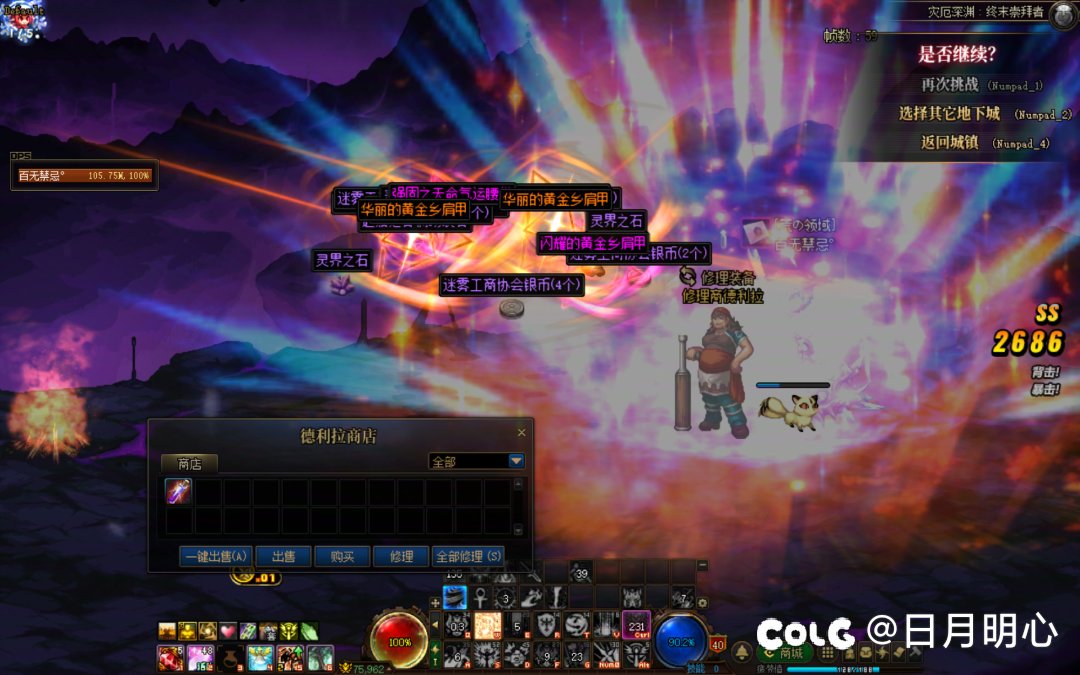Use the red gem consumable in quickslot 1
Screen dimensions: 1080x675
168,657
